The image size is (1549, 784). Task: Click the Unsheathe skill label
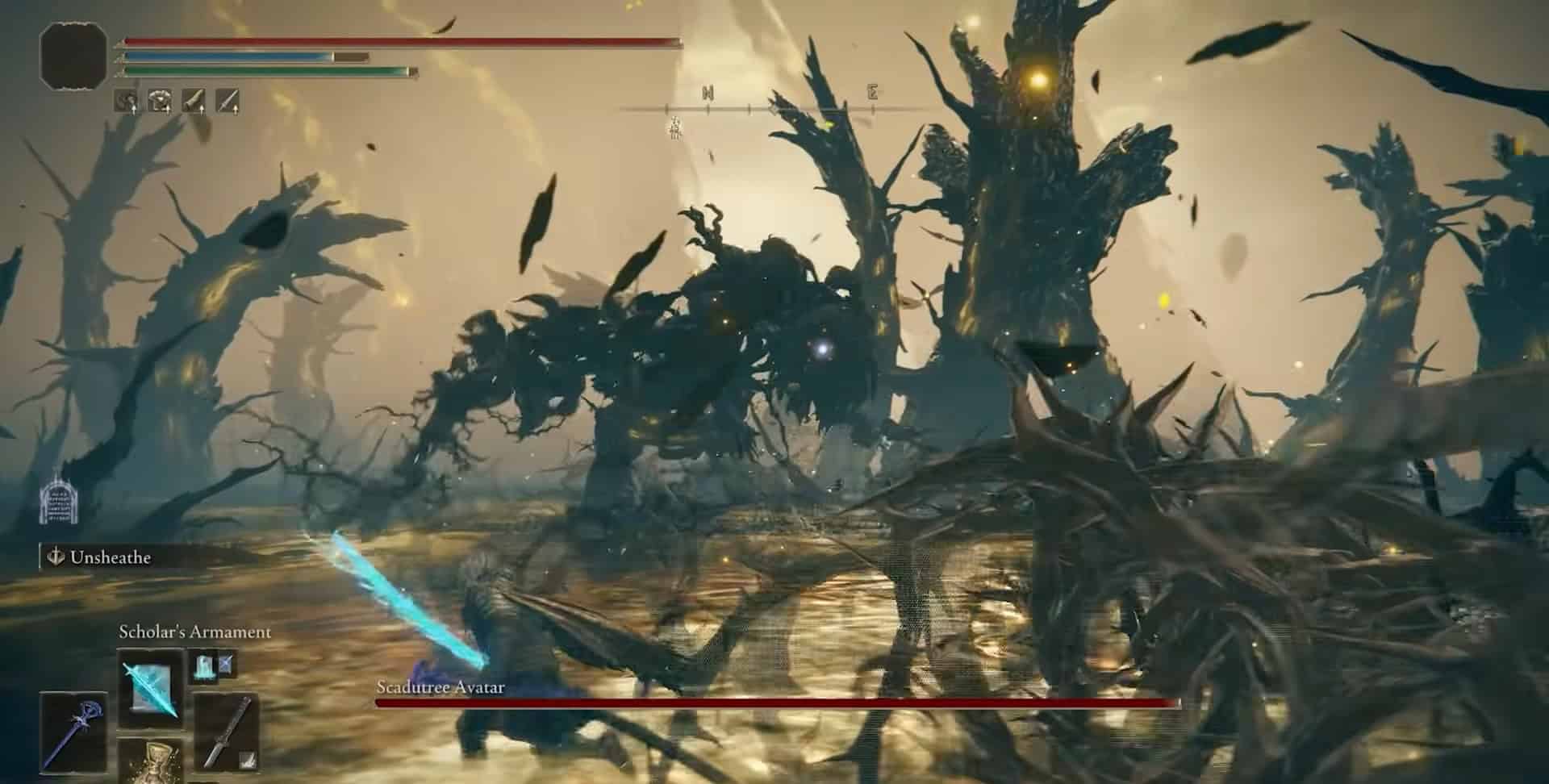coord(110,557)
